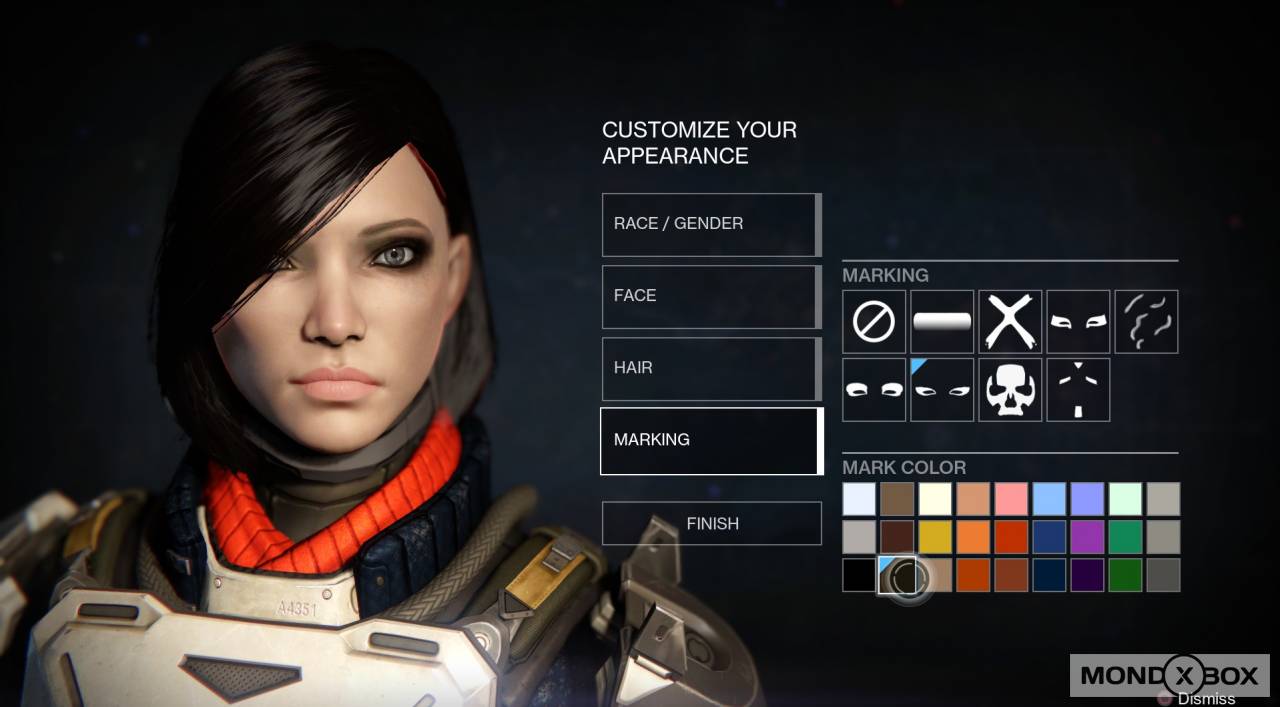Choose the horizontal stripe marking
This screenshot has height=707, width=1280.
click(x=942, y=322)
